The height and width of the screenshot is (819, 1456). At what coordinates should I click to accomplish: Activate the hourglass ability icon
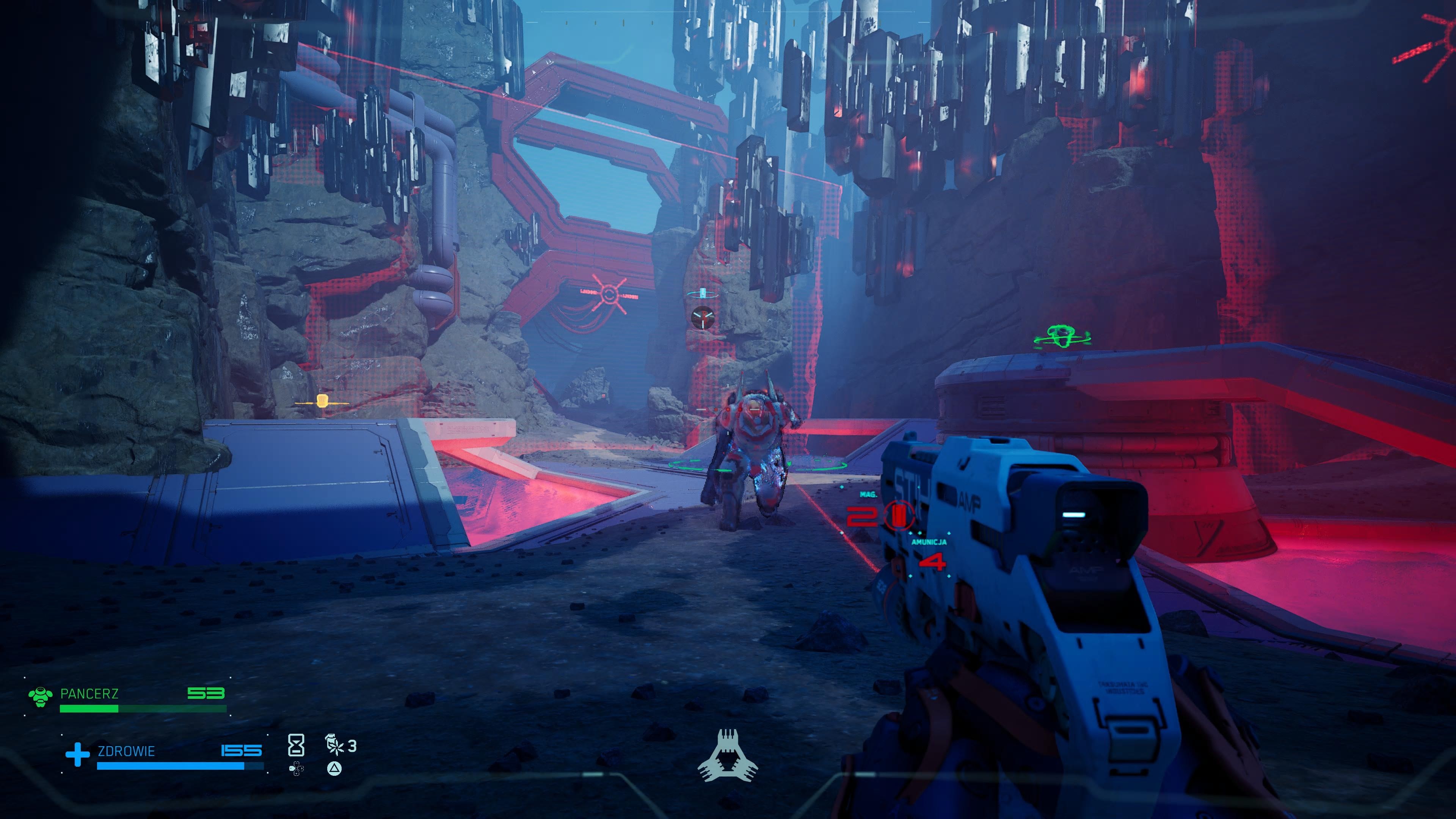(x=296, y=745)
